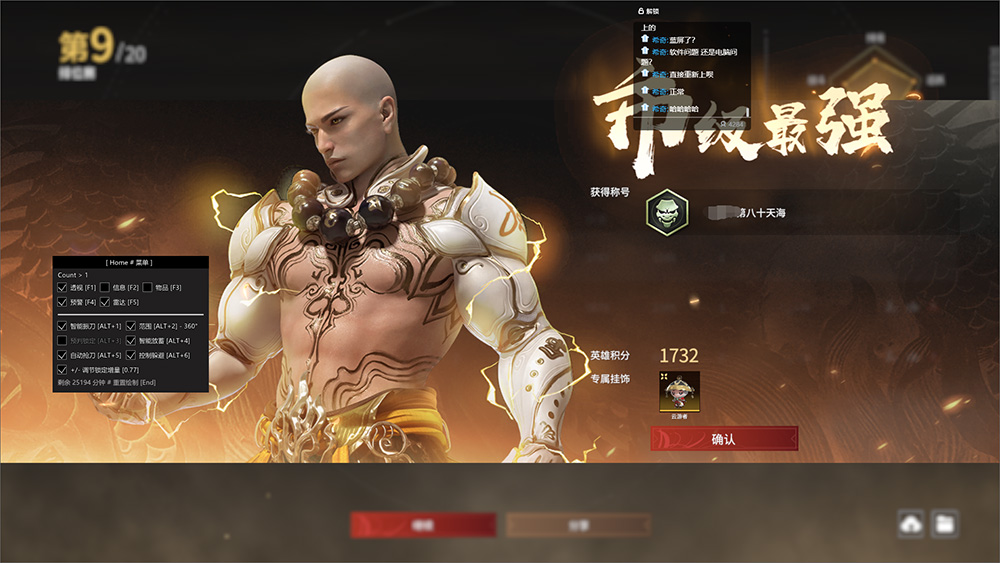Enable the 物品 [F3] checkbox
This screenshot has width=1000, height=563.
[147, 288]
